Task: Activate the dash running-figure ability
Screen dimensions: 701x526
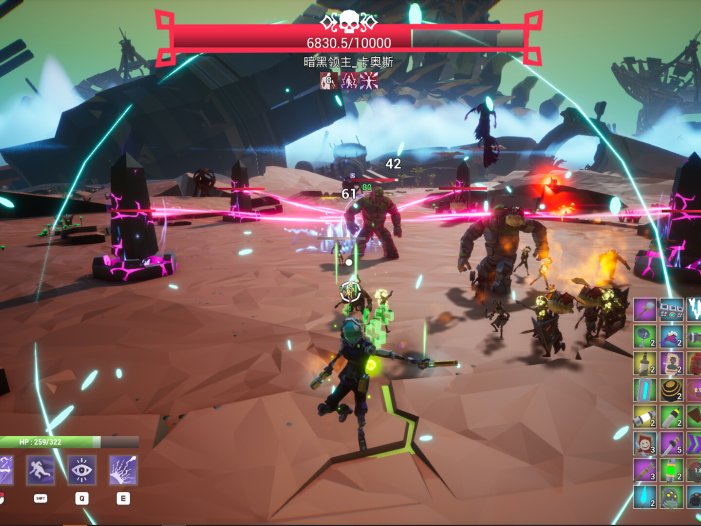Action: [41, 469]
